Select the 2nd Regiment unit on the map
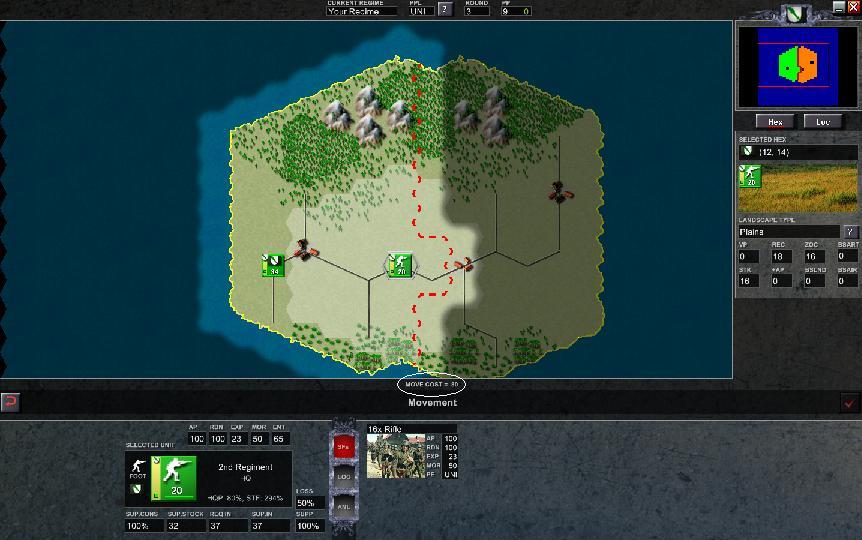862x540 pixels. (400, 265)
